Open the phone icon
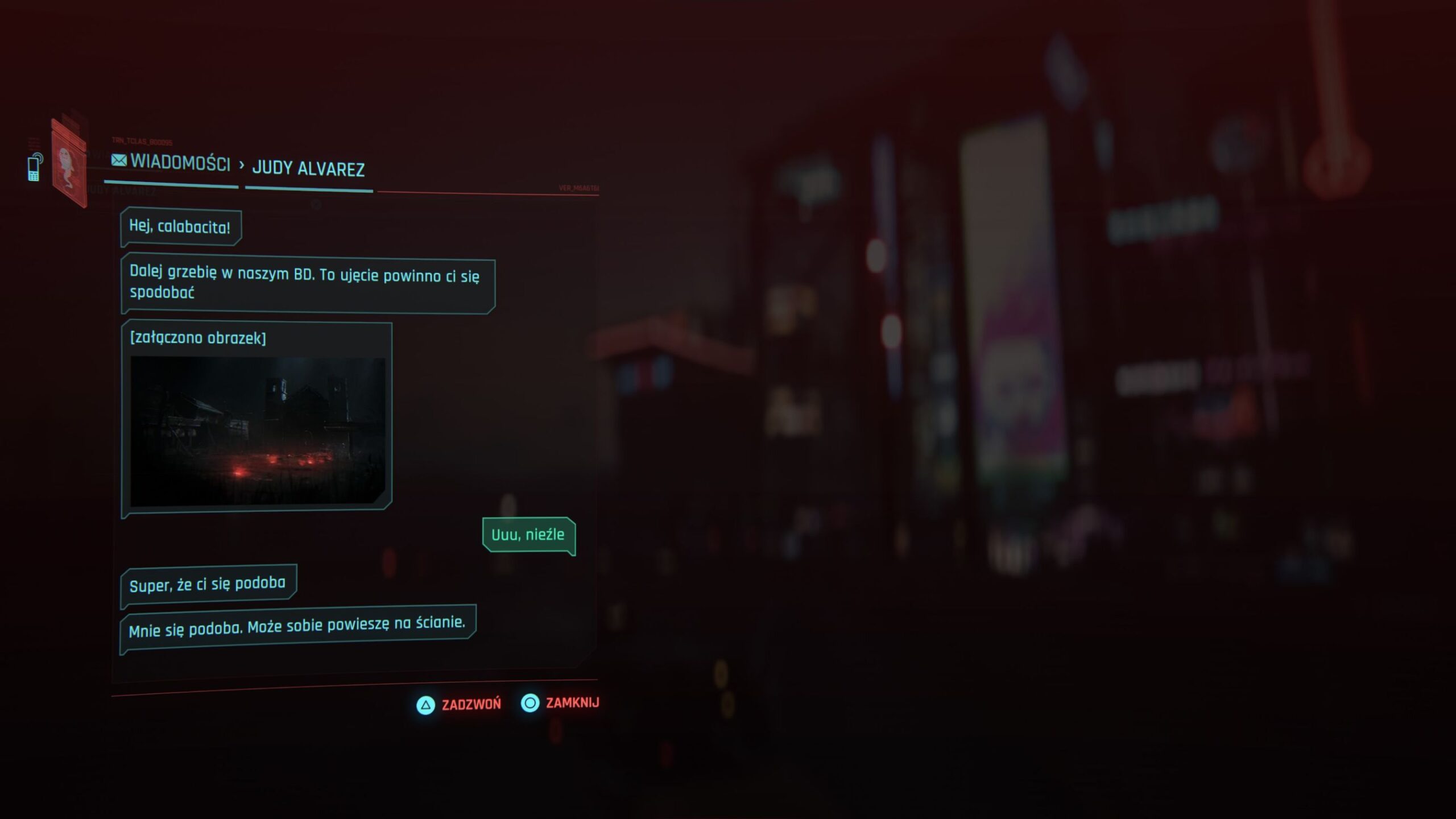This screenshot has width=1456, height=819. point(35,167)
